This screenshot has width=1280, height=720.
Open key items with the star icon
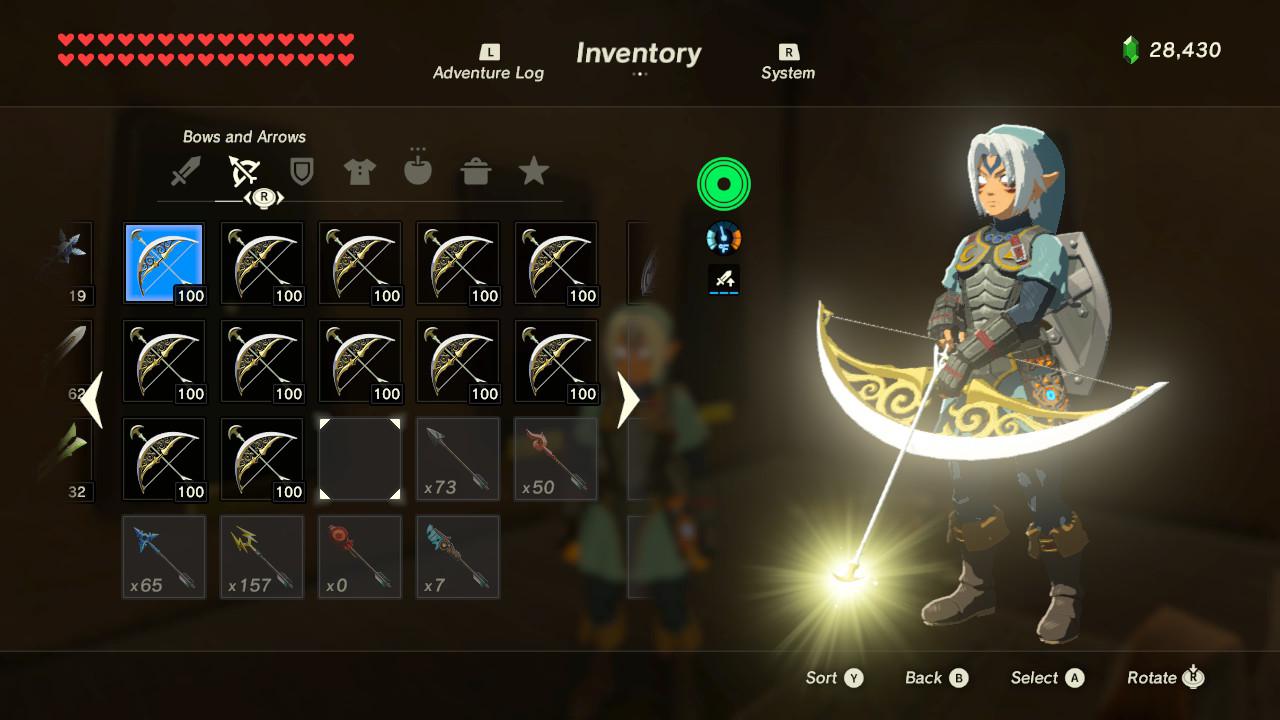pyautogui.click(x=534, y=170)
